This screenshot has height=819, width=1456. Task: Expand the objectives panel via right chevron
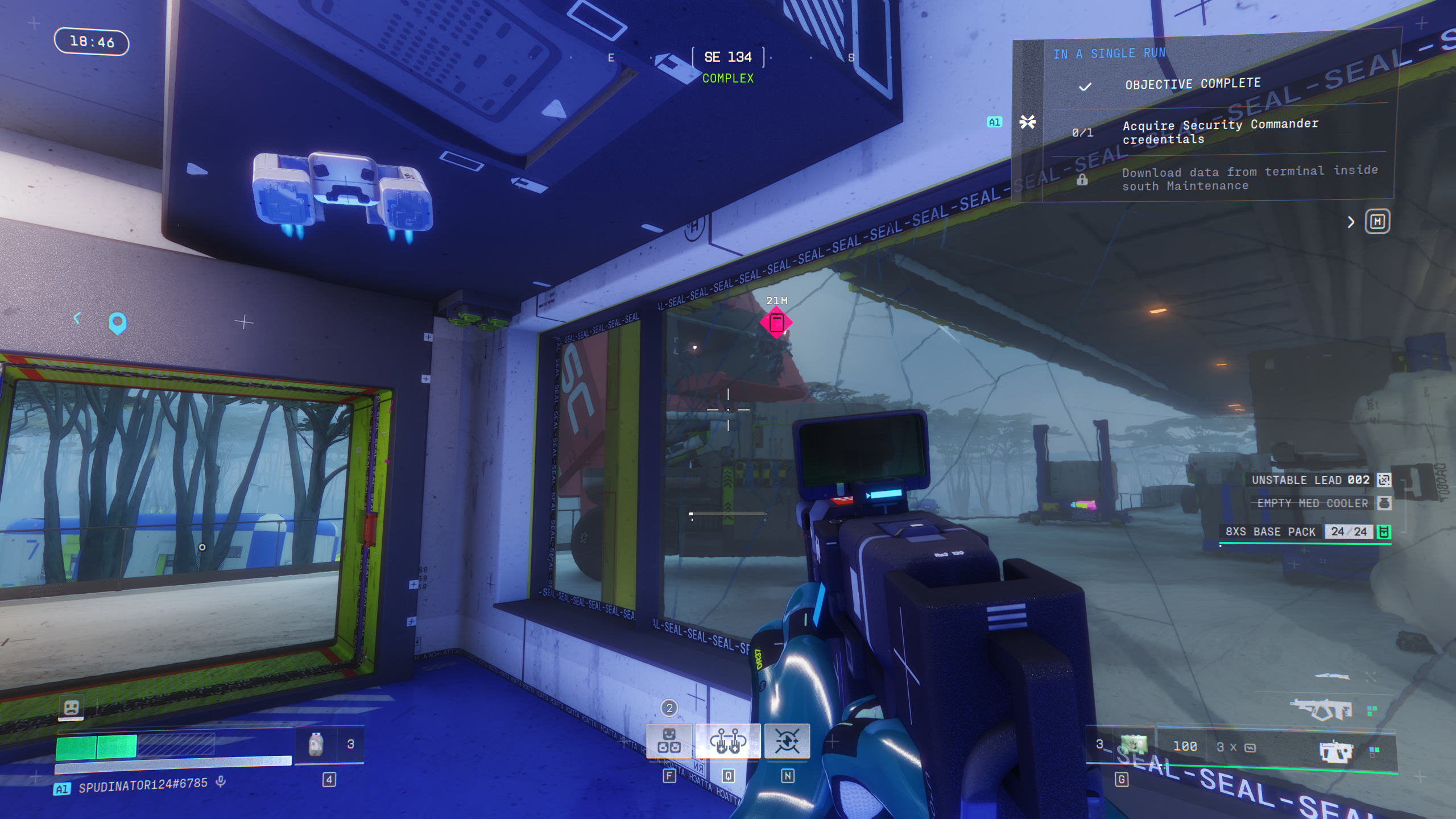[1352, 223]
